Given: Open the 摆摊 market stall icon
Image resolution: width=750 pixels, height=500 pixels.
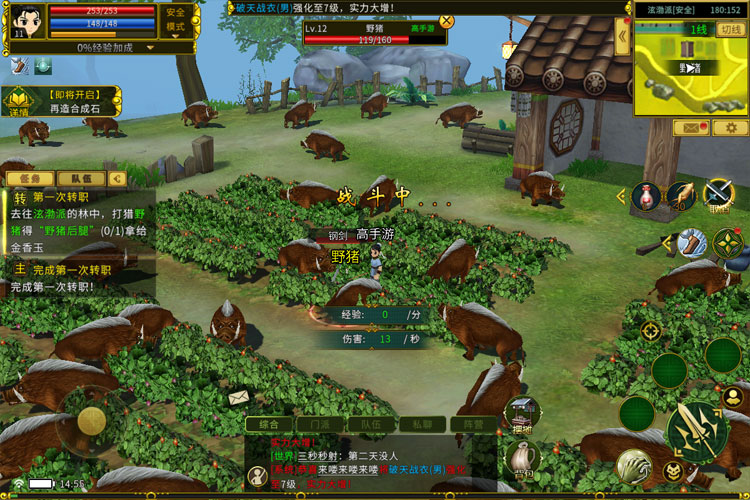Looking at the screenshot, I should pos(521,413).
